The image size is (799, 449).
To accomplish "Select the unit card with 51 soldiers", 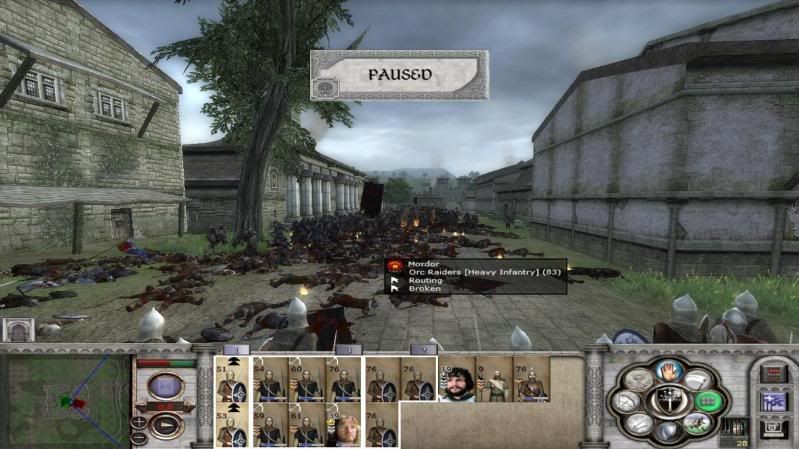I will (232, 380).
